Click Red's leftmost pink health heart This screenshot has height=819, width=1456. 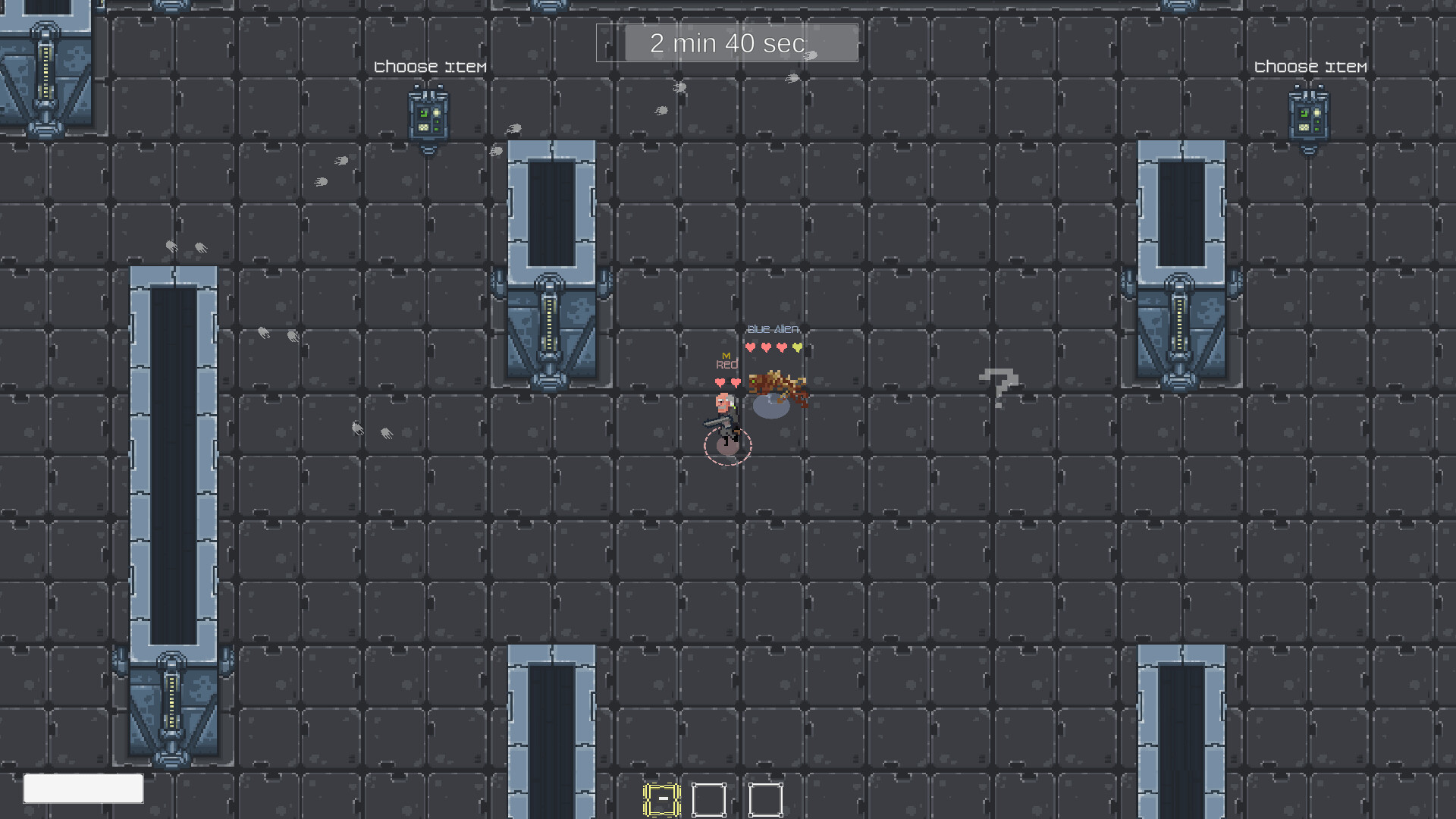(719, 383)
